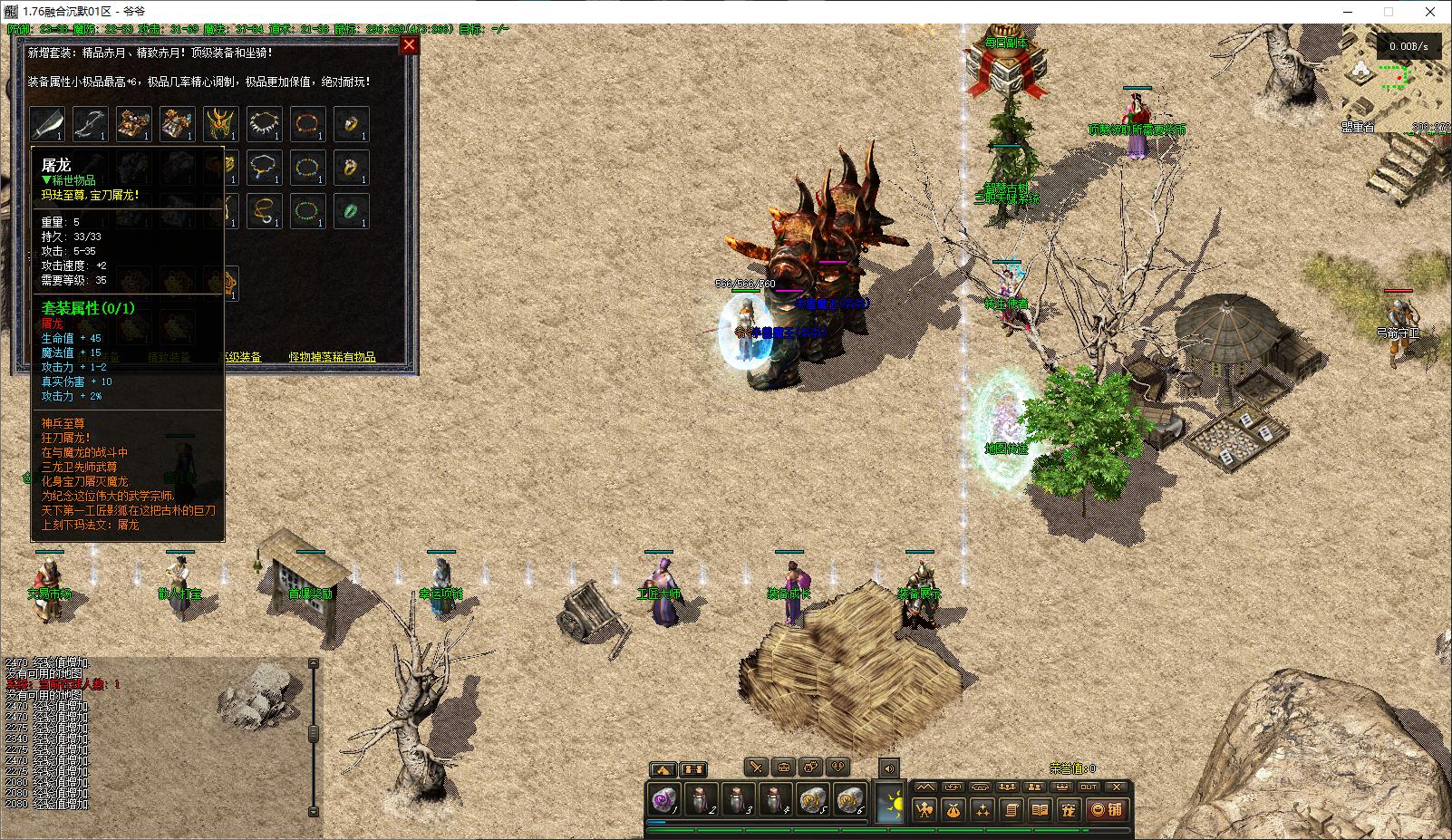Select the golden horned helmet item

220,124
